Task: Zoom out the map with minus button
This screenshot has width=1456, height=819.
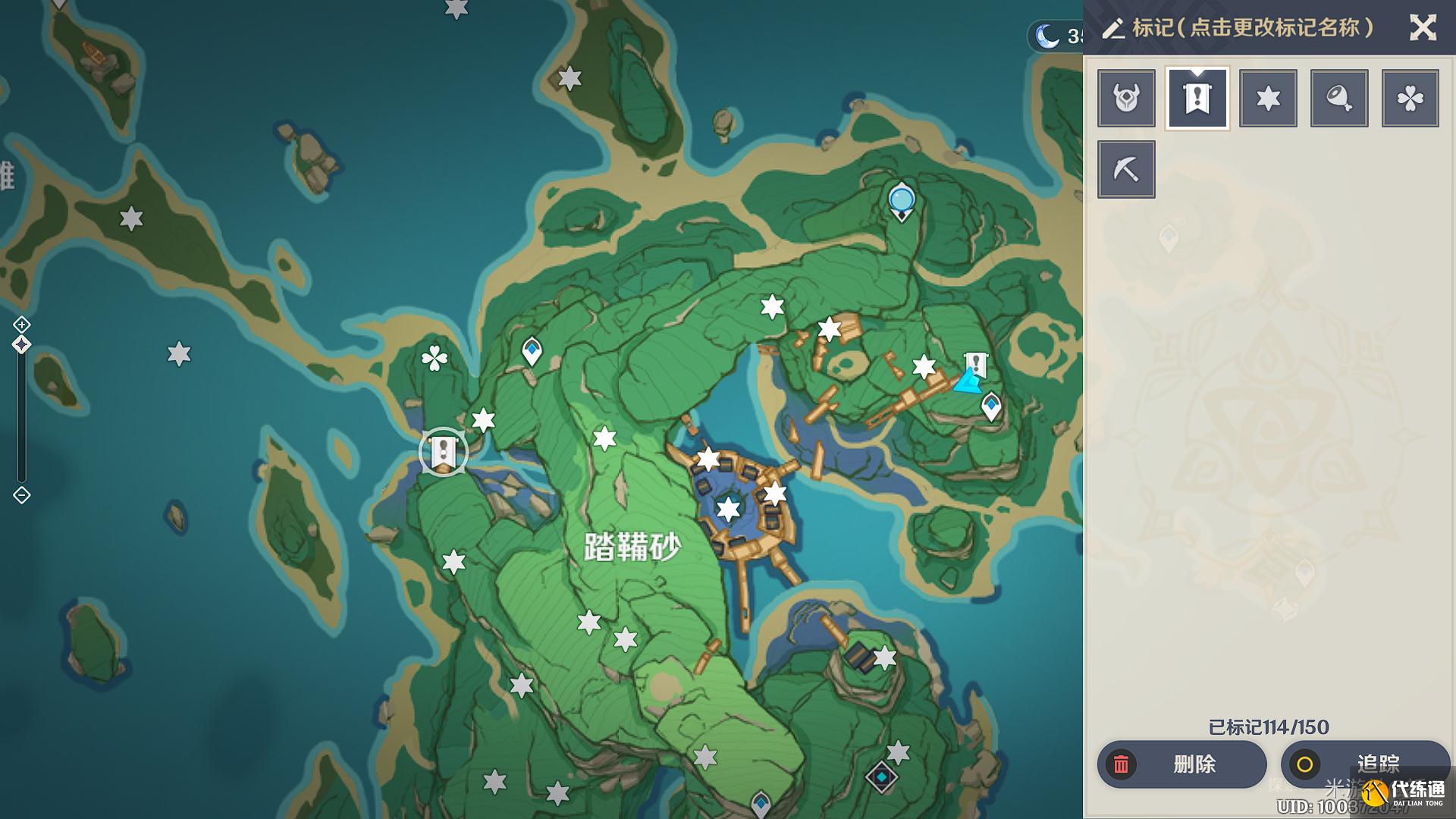Action: (22, 495)
